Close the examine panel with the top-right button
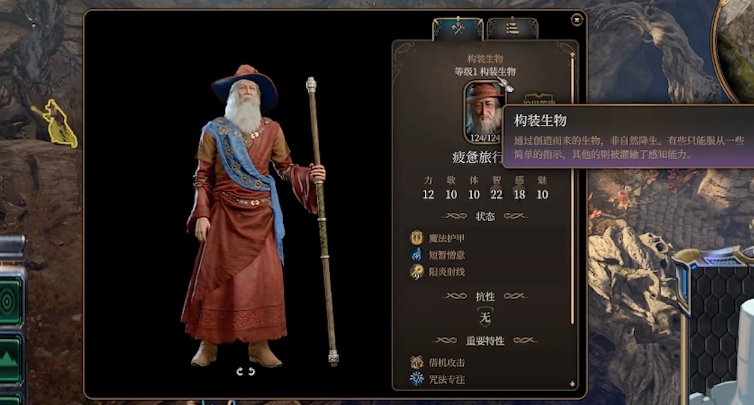The width and height of the screenshot is (754, 405). [576, 19]
